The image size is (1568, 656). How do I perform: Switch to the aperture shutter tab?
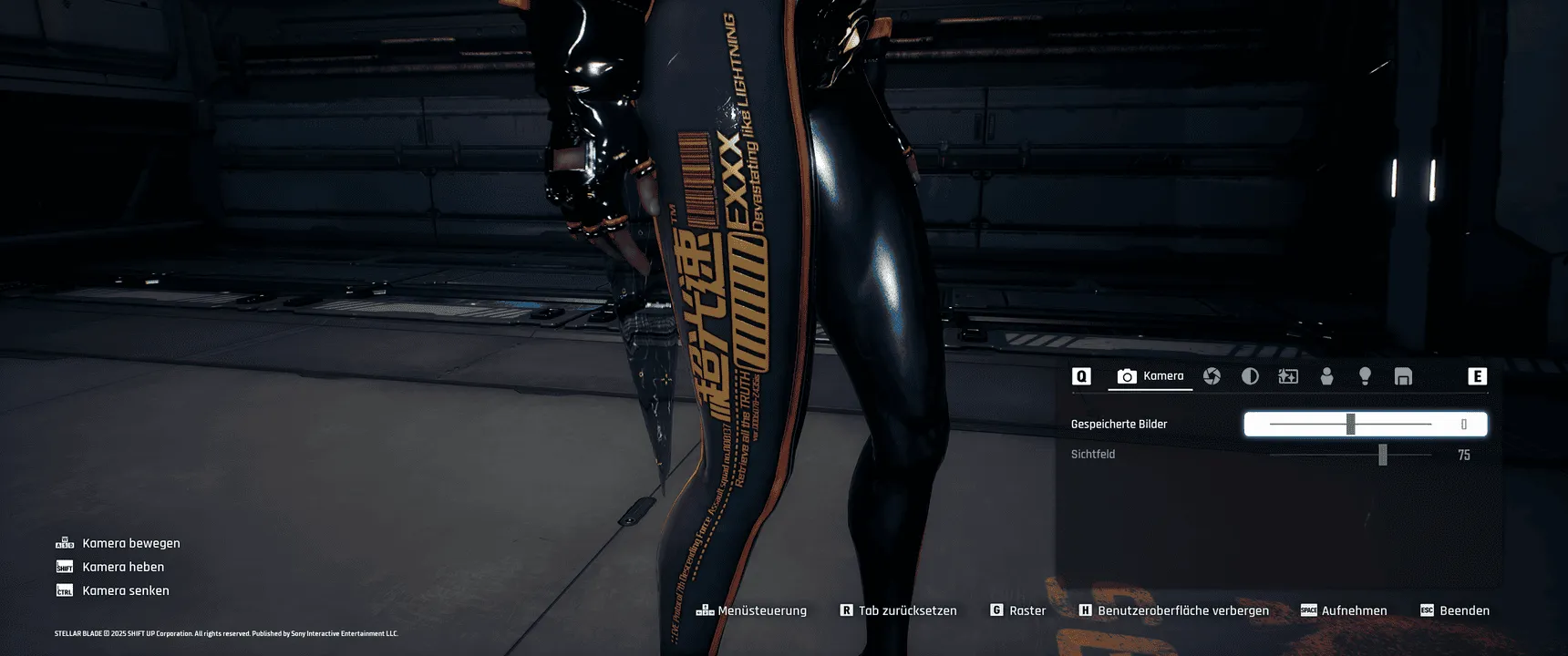pyautogui.click(x=1212, y=376)
